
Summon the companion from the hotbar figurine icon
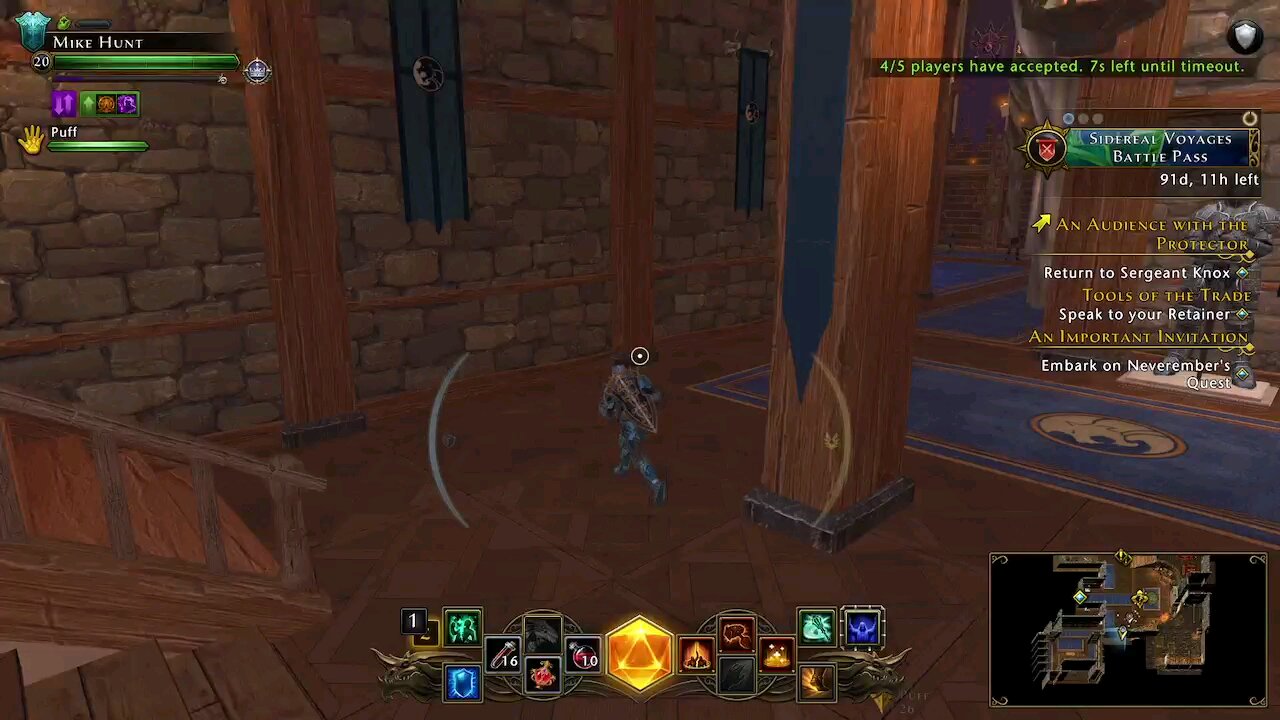[542, 633]
